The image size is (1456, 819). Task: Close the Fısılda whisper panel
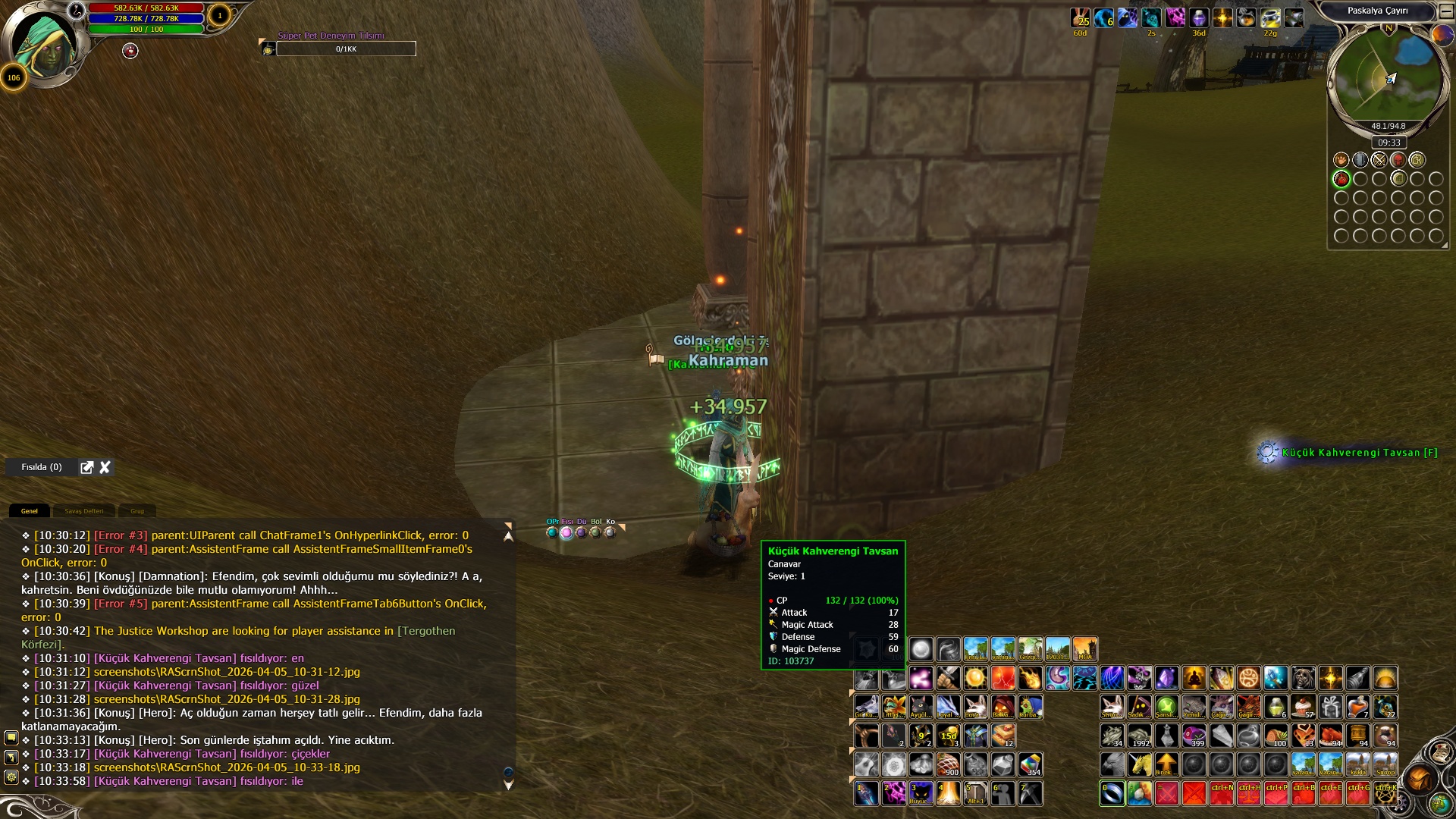click(x=105, y=467)
